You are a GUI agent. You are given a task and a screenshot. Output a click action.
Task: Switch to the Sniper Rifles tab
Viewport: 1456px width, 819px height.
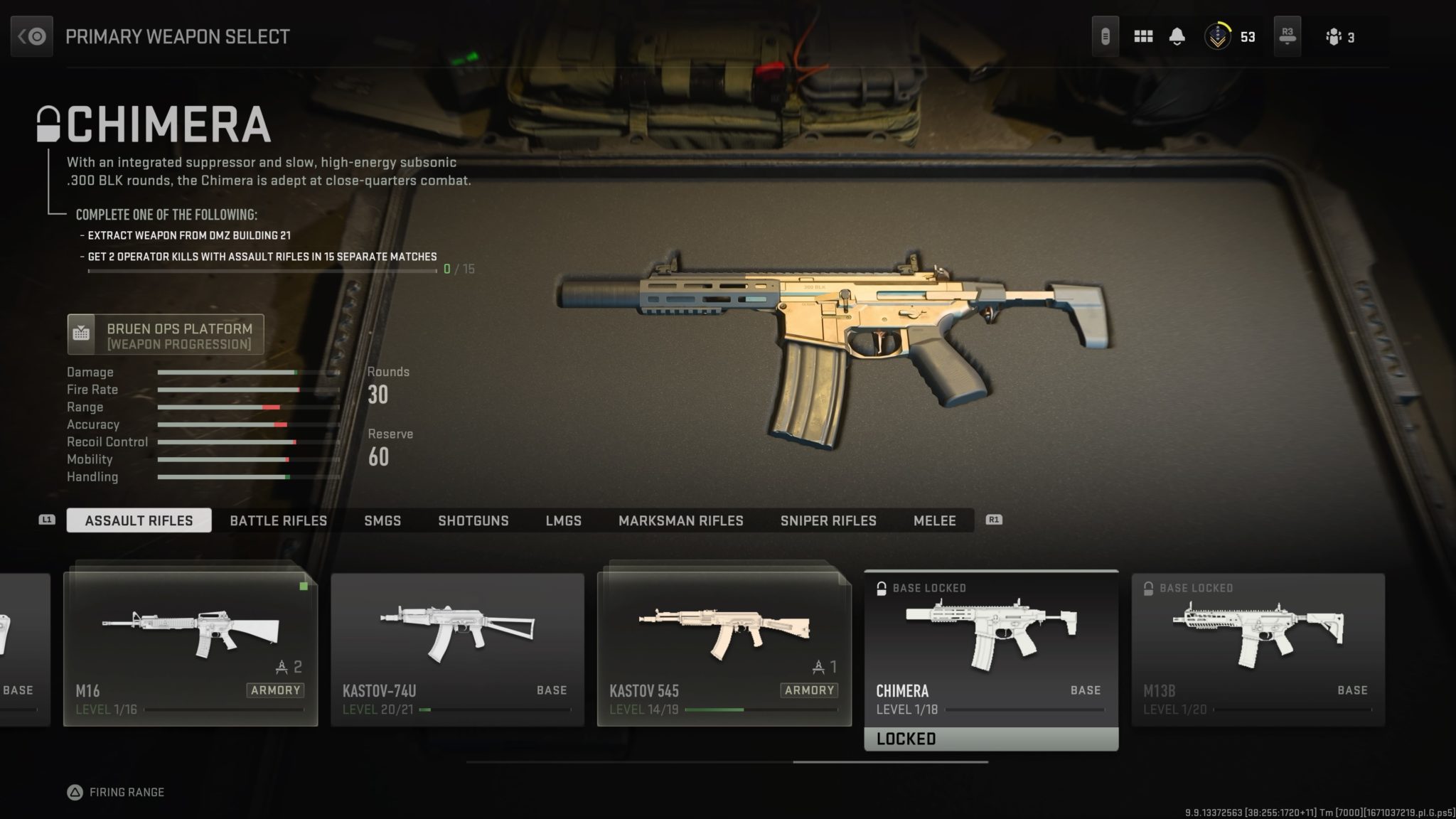pos(828,520)
